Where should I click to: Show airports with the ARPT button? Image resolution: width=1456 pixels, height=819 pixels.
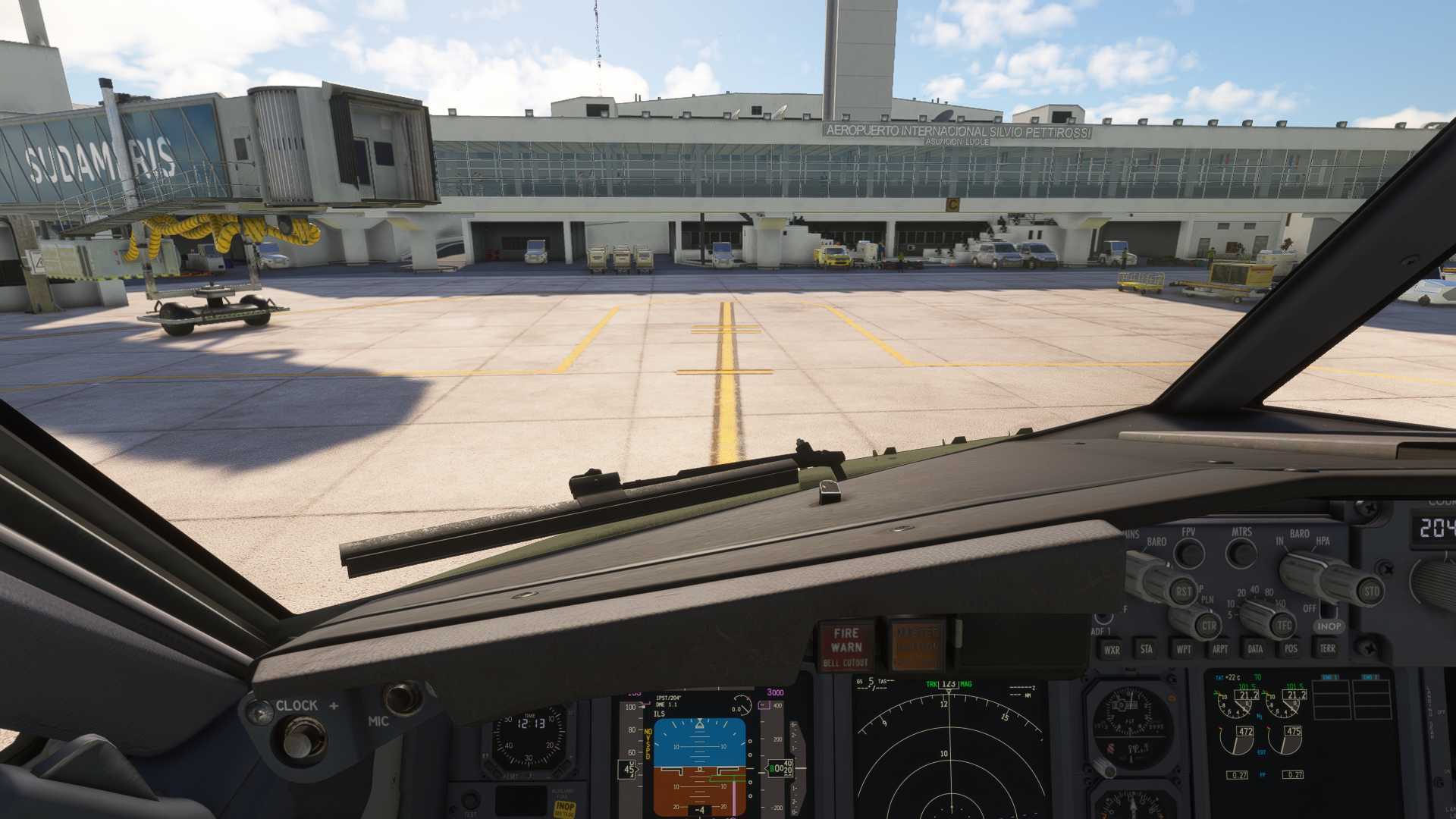click(1219, 649)
